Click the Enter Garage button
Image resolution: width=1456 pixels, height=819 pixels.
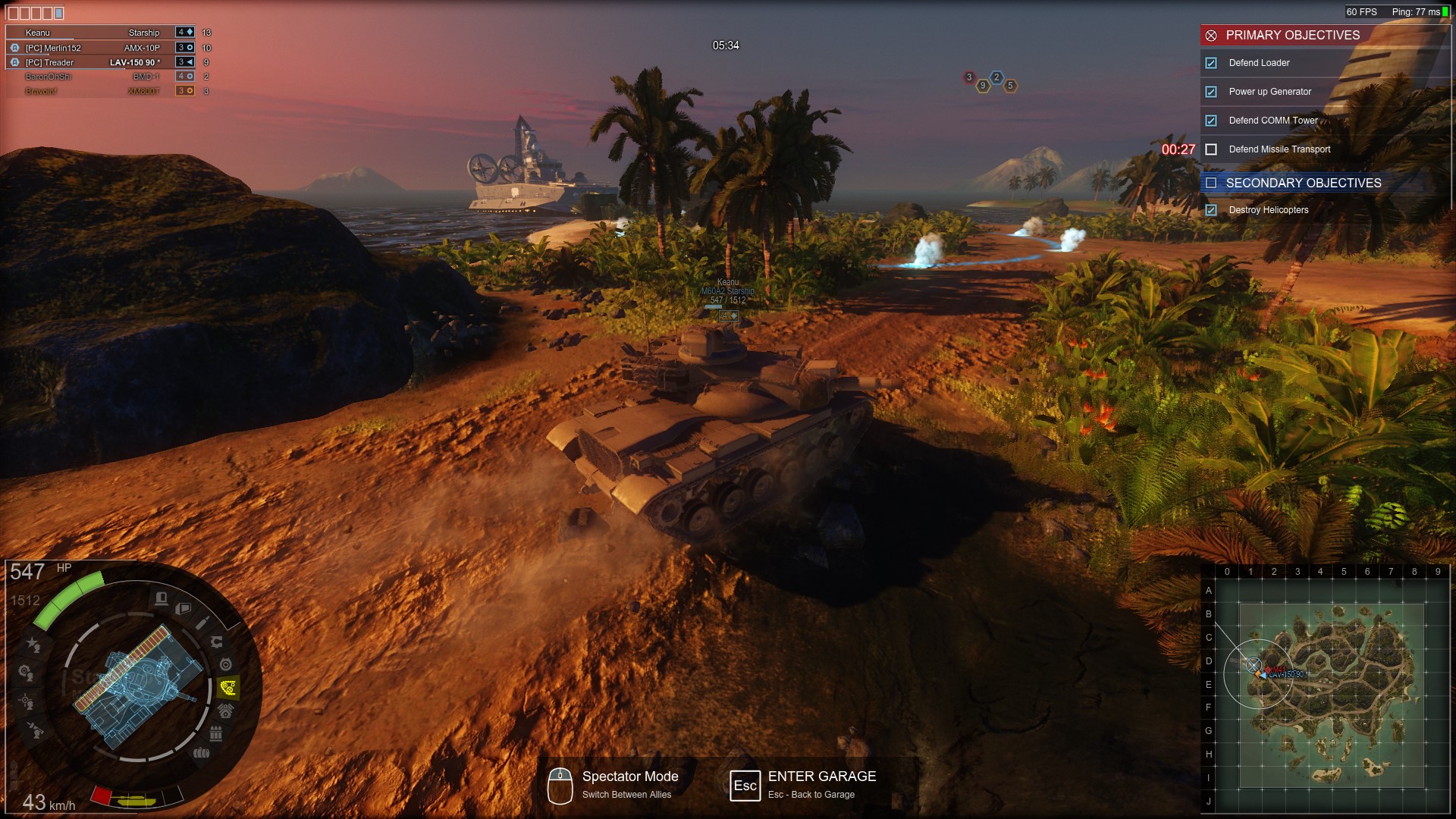pos(821,777)
